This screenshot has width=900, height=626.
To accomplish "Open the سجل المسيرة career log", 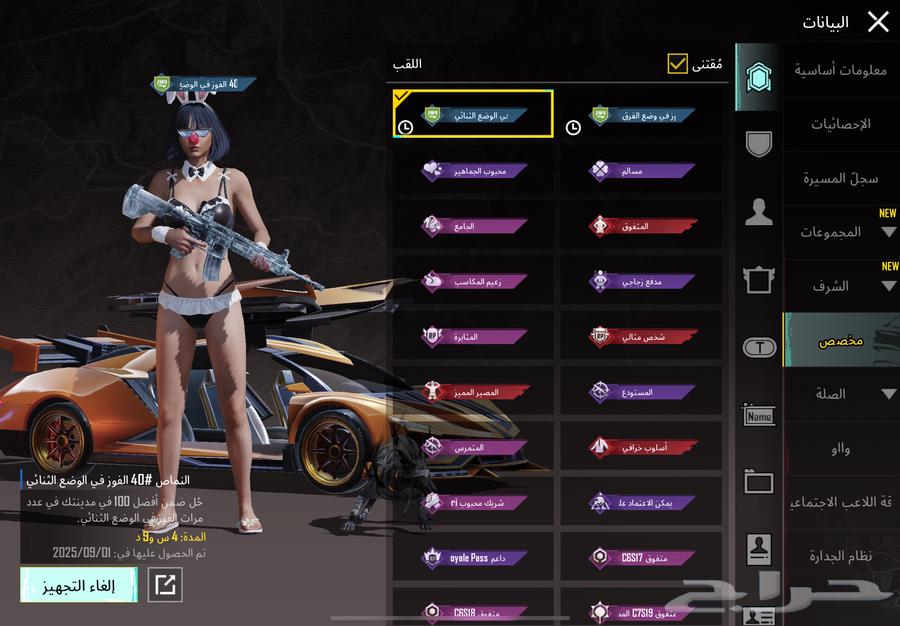I will (840, 178).
